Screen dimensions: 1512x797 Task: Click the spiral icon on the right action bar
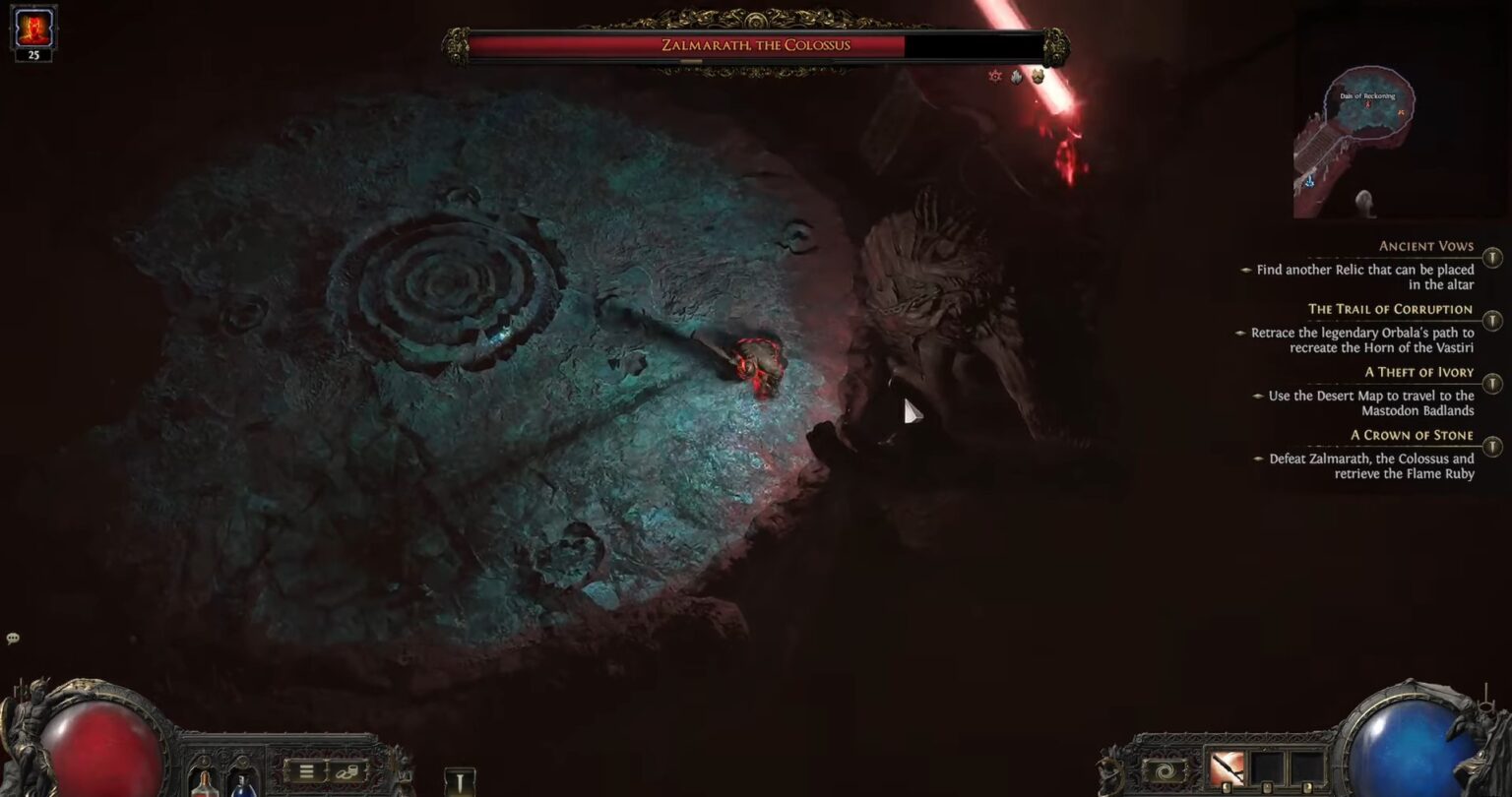coord(1165,769)
